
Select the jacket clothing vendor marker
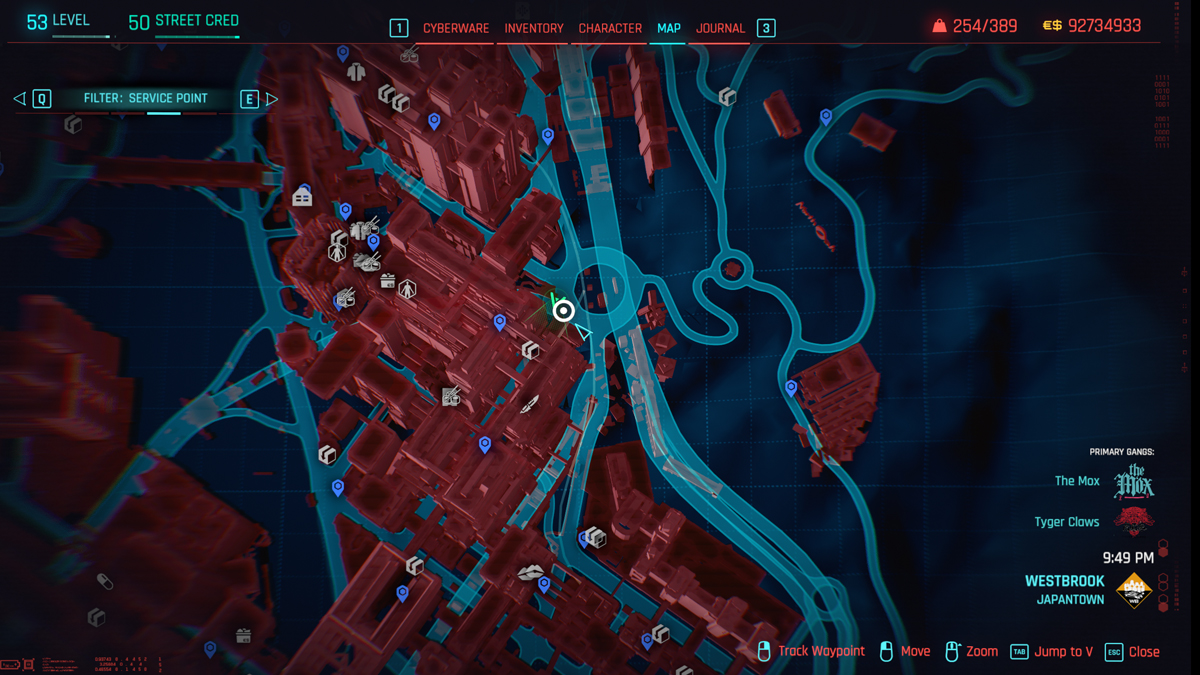point(356,72)
